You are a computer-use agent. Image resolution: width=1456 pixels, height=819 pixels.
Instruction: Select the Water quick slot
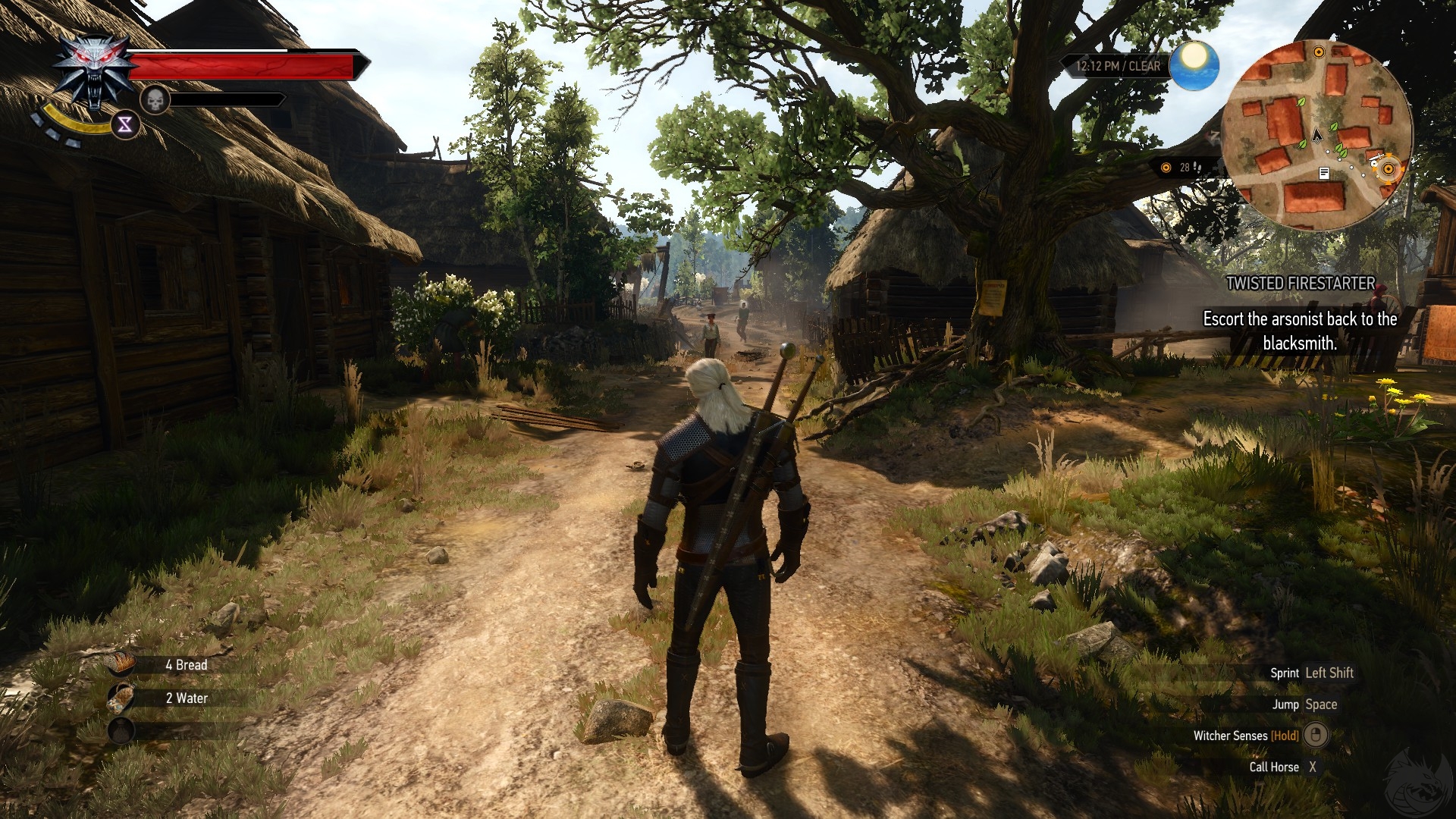click(121, 698)
